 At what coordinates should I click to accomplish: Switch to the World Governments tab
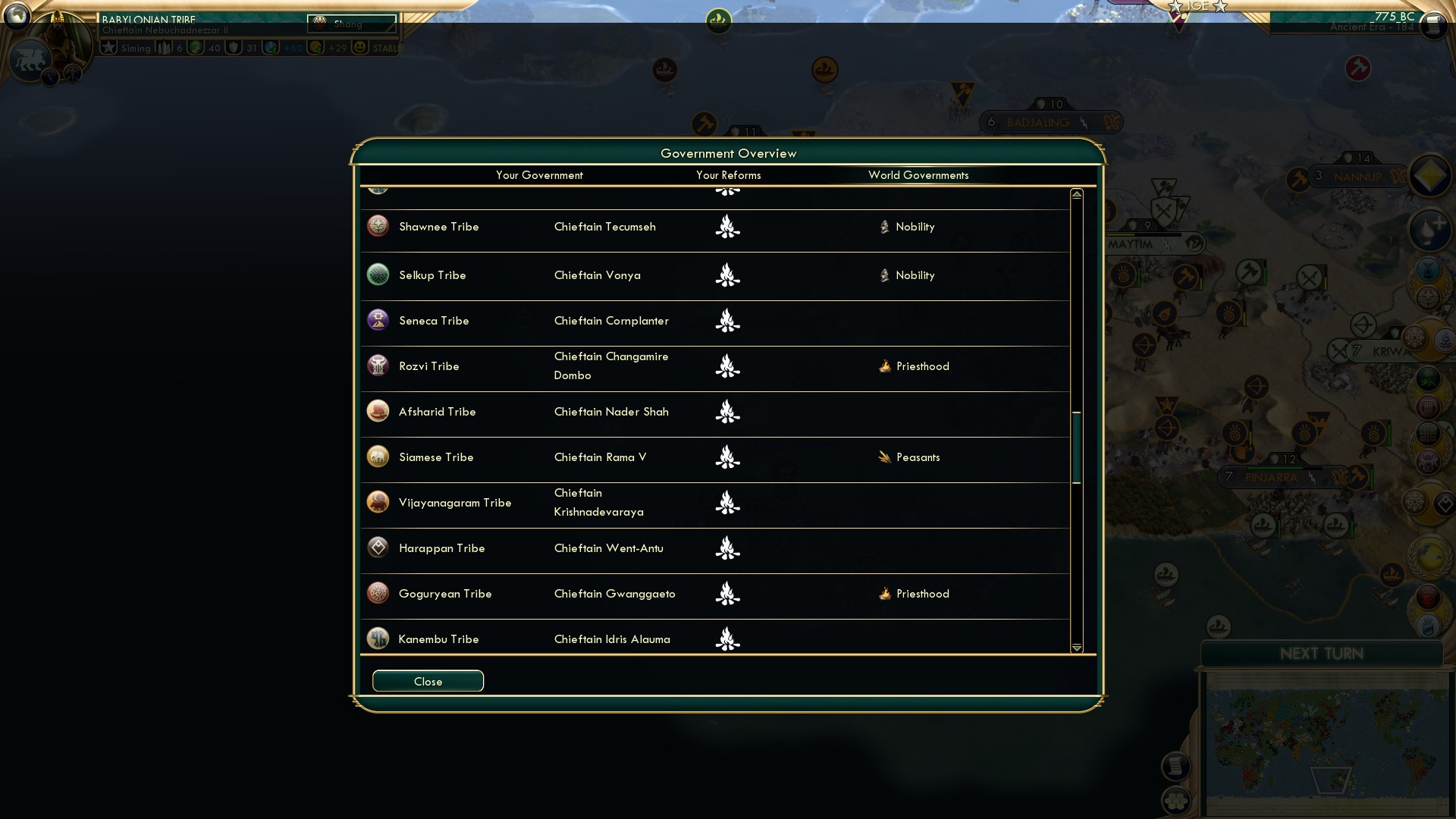(918, 175)
